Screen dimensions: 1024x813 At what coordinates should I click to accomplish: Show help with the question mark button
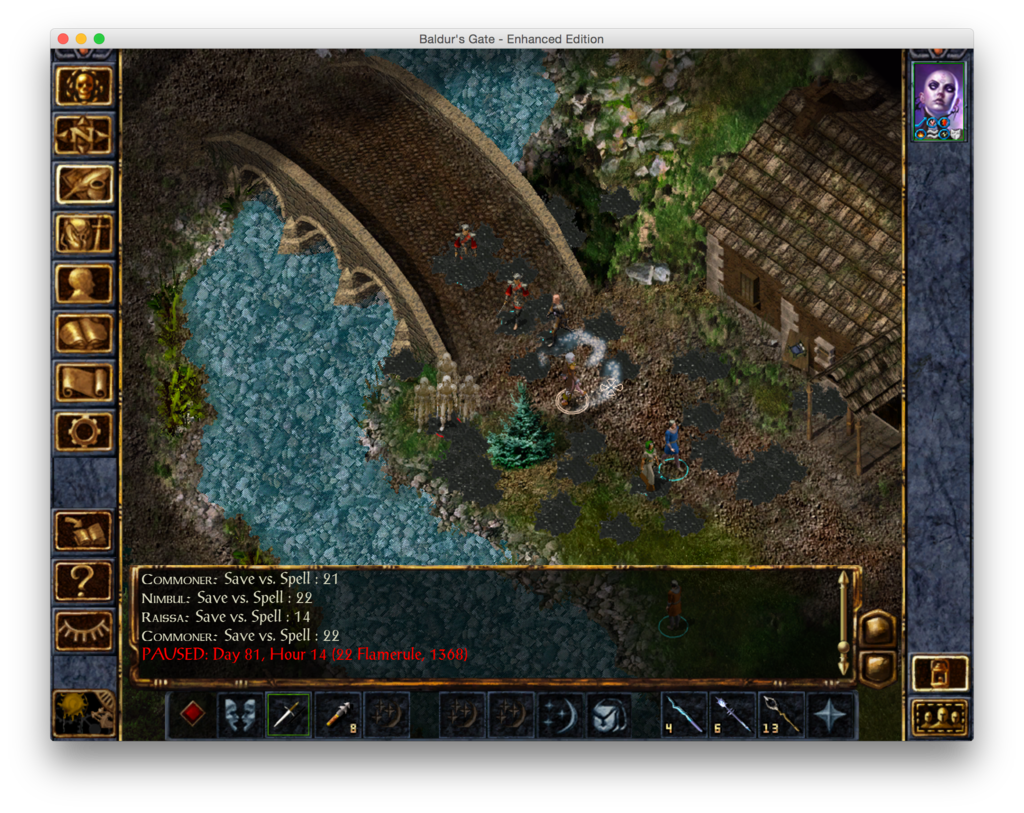point(84,581)
